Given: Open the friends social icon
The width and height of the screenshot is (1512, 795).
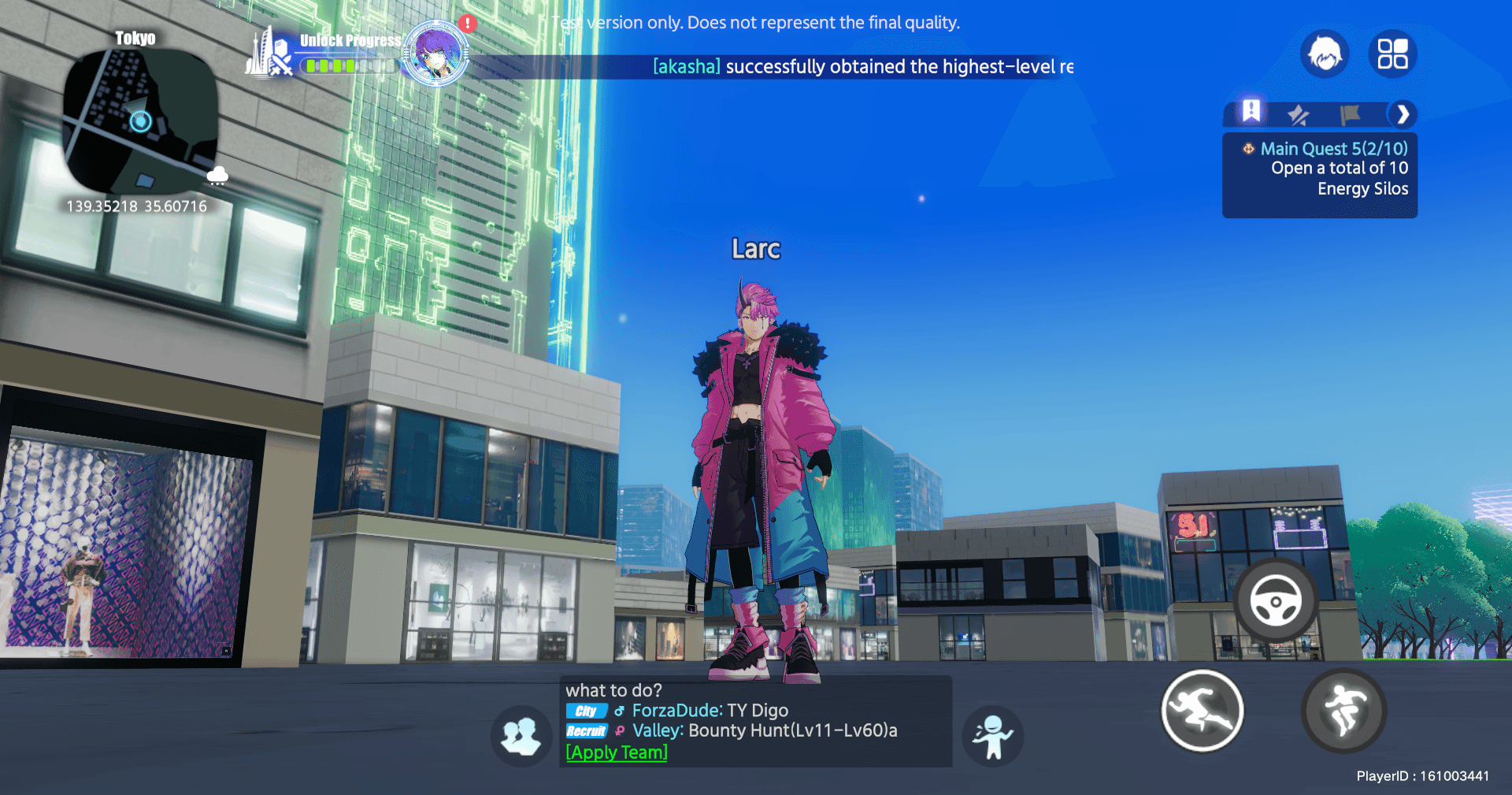Looking at the screenshot, I should point(521,737).
